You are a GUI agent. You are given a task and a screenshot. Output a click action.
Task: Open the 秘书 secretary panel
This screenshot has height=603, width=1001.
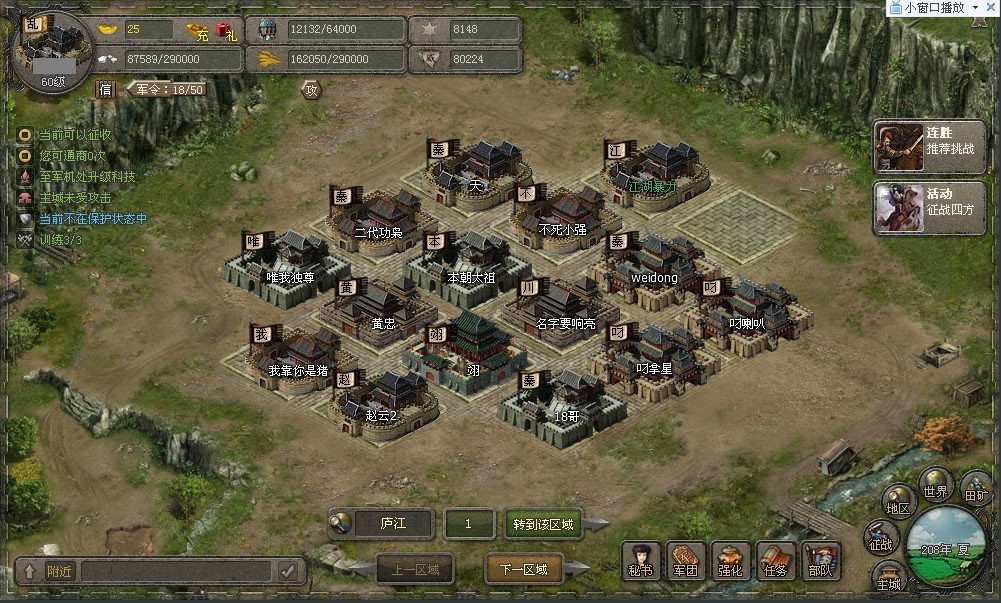tap(641, 560)
